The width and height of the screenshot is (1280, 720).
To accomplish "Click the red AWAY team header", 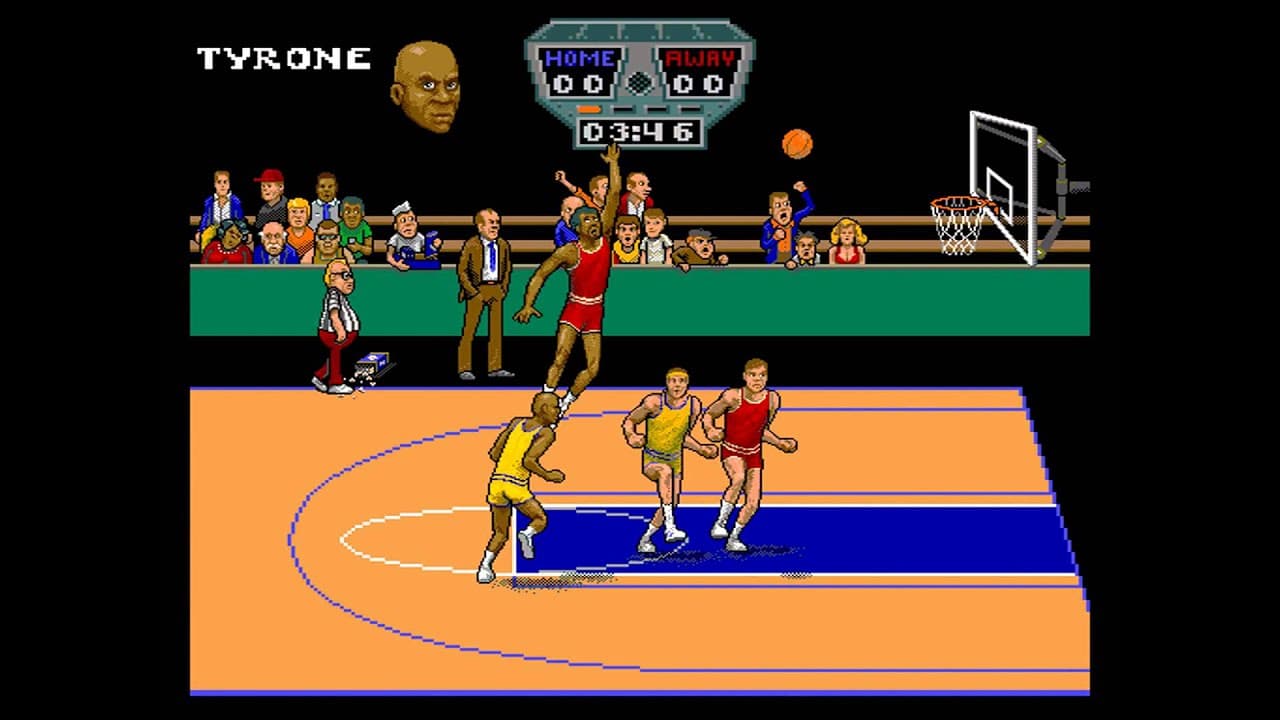I will tap(698, 58).
